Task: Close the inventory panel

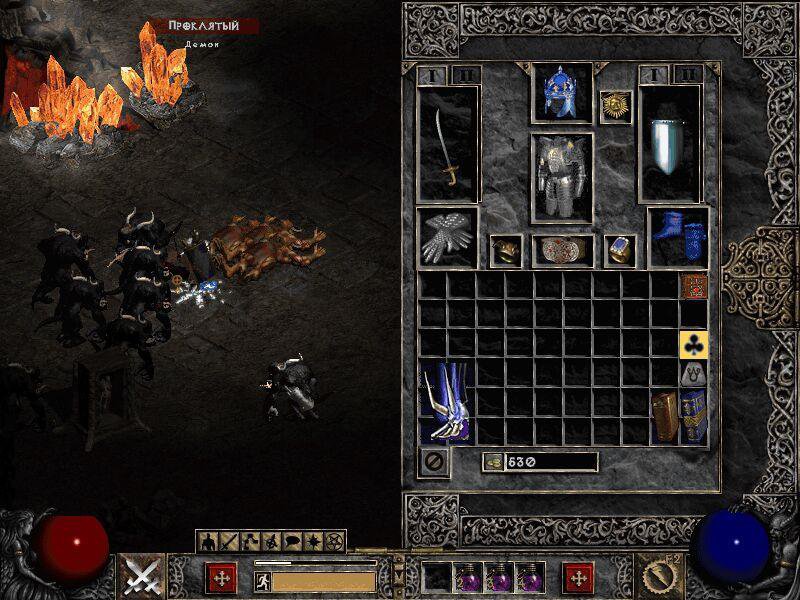Action: point(434,462)
